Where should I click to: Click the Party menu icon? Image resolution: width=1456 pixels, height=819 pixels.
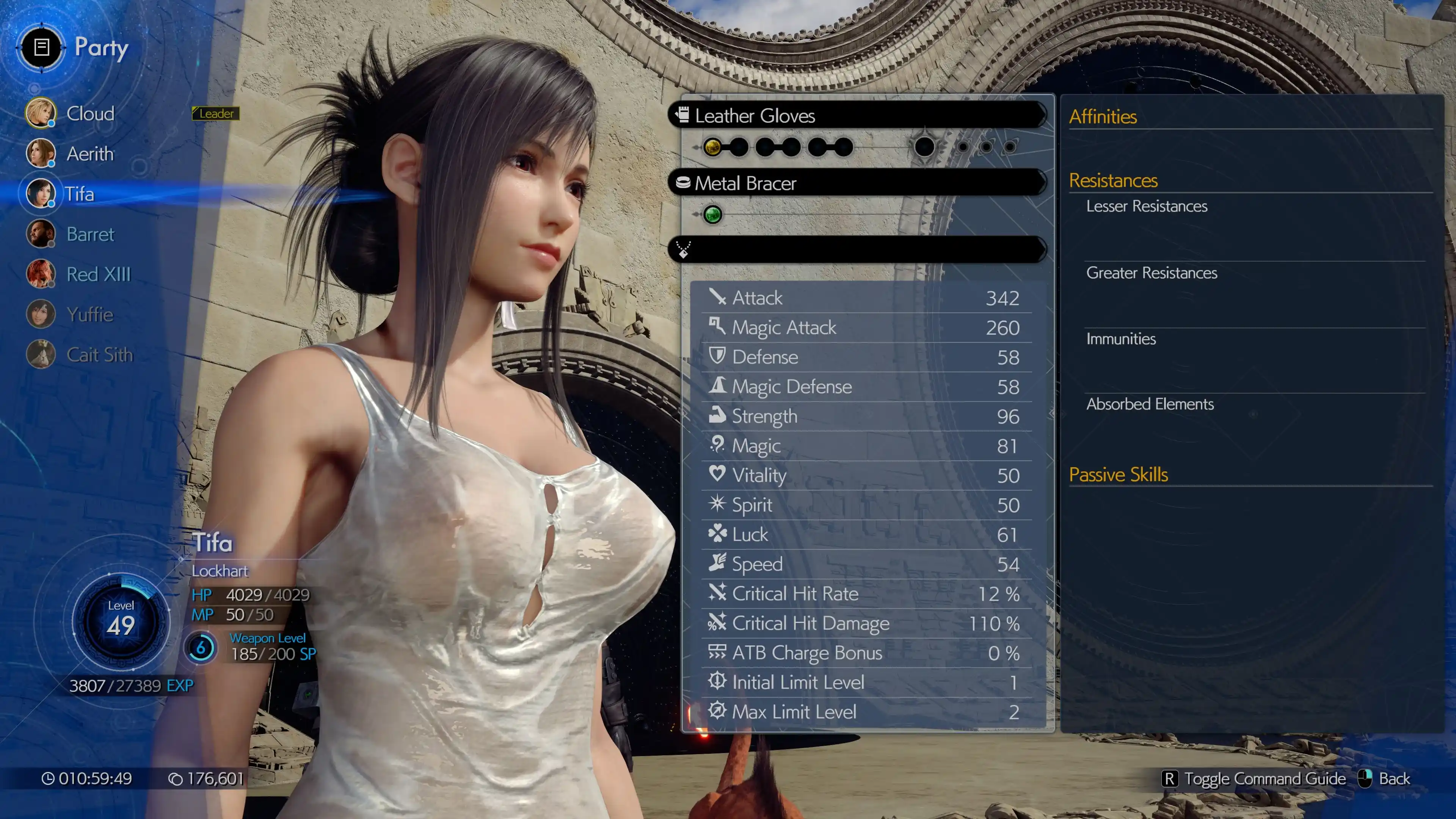(41, 47)
